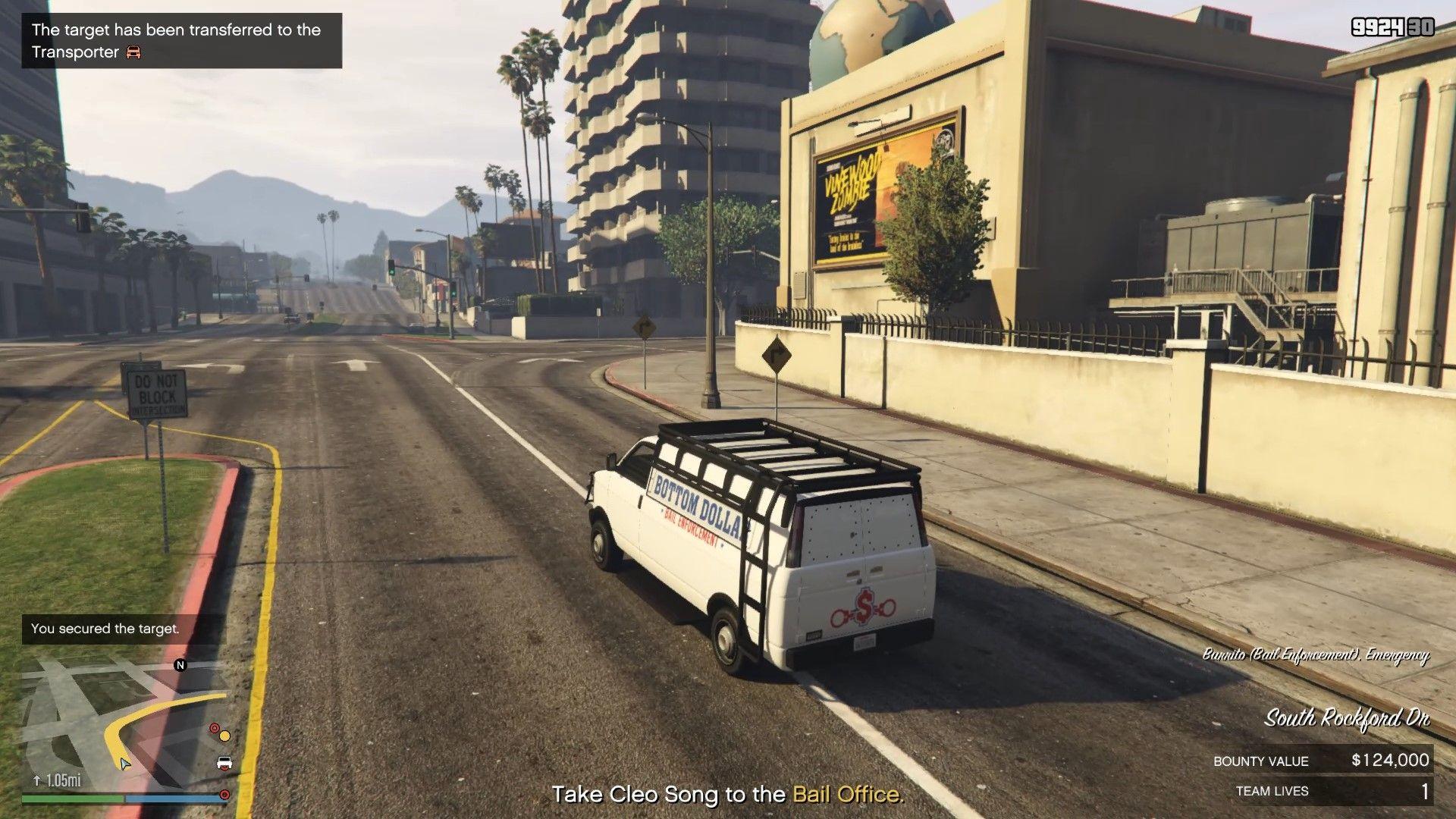The width and height of the screenshot is (1456, 819).
Task: Click the red blip below the team lives bar
Action: [x=224, y=795]
